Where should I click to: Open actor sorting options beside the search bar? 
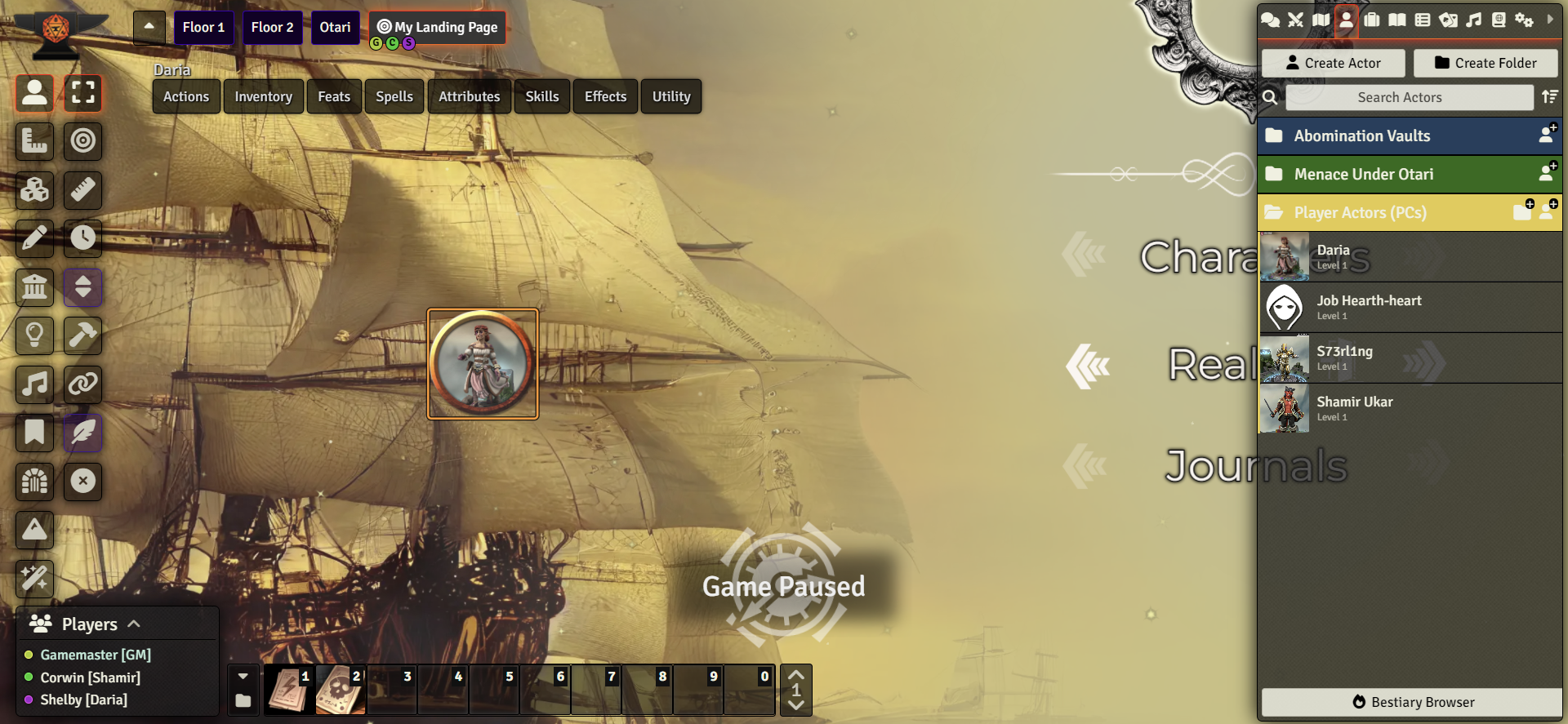click(x=1549, y=97)
